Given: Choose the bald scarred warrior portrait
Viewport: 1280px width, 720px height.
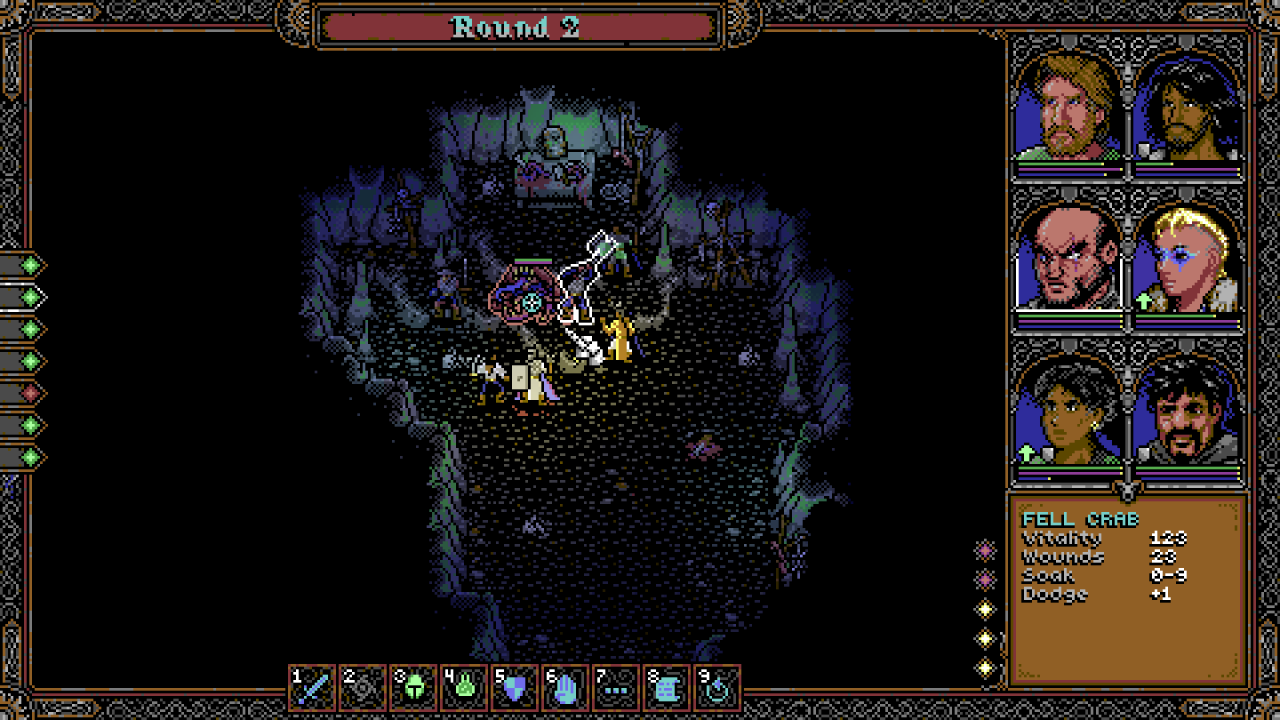Looking at the screenshot, I should (x=1069, y=258).
